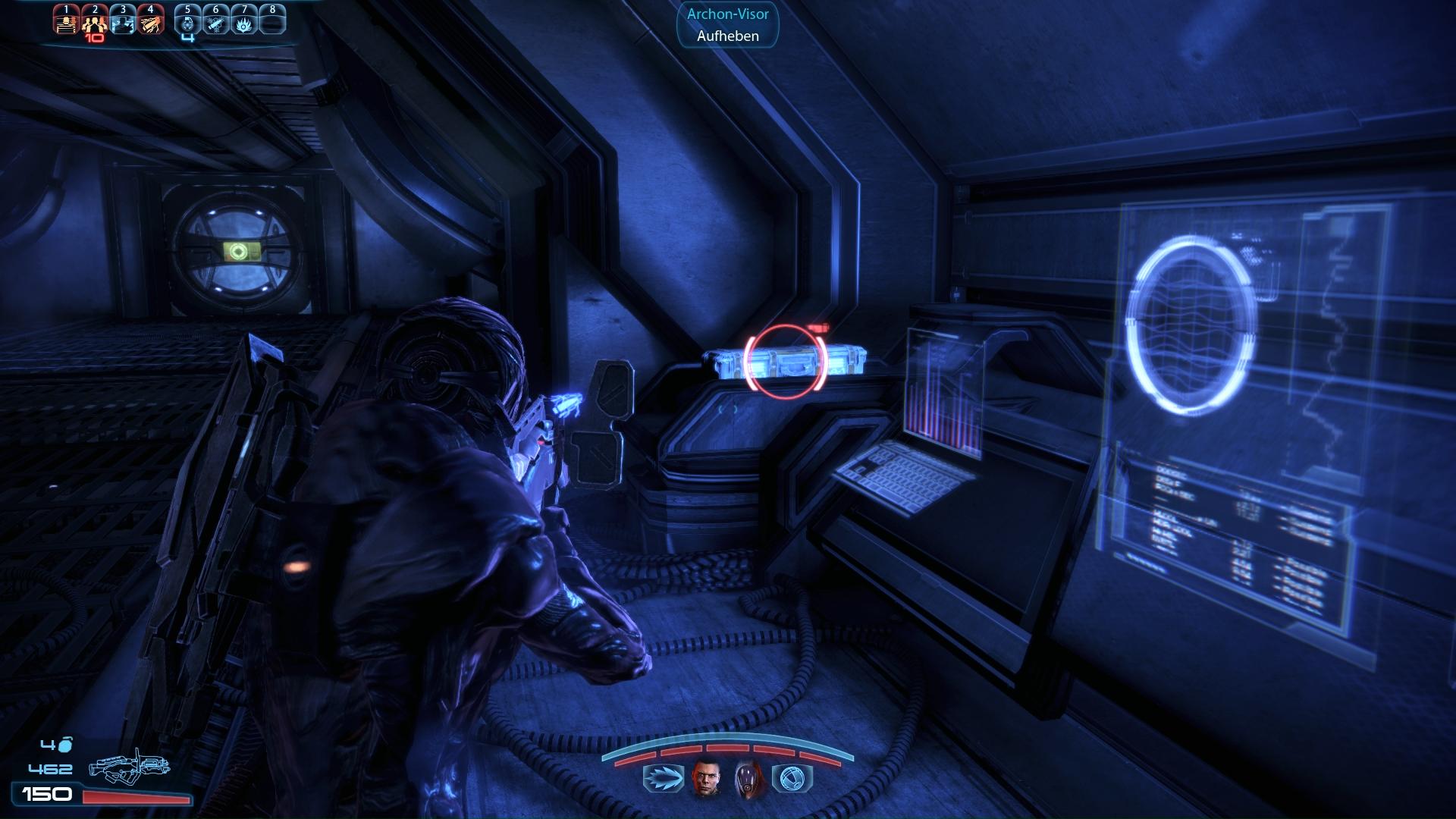Trigger the aiming-soldier silhouette ability in slot 3
This screenshot has height=819, width=1456.
click(x=123, y=21)
